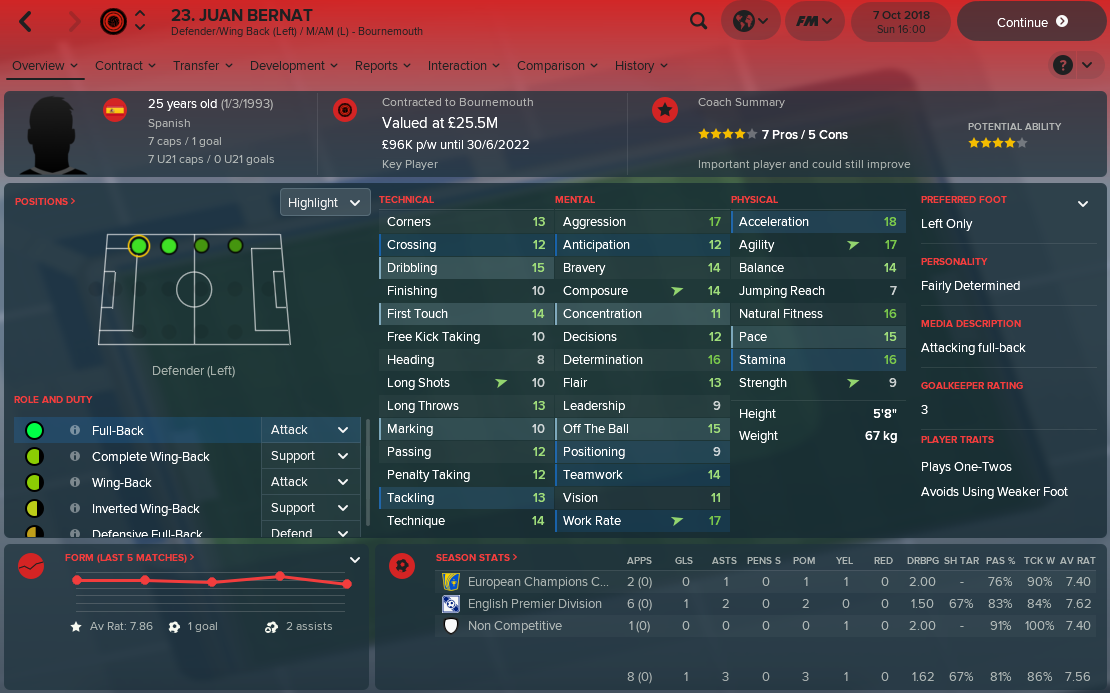Open the search magnifier icon
Viewport: 1110px width, 693px height.
coord(699,21)
